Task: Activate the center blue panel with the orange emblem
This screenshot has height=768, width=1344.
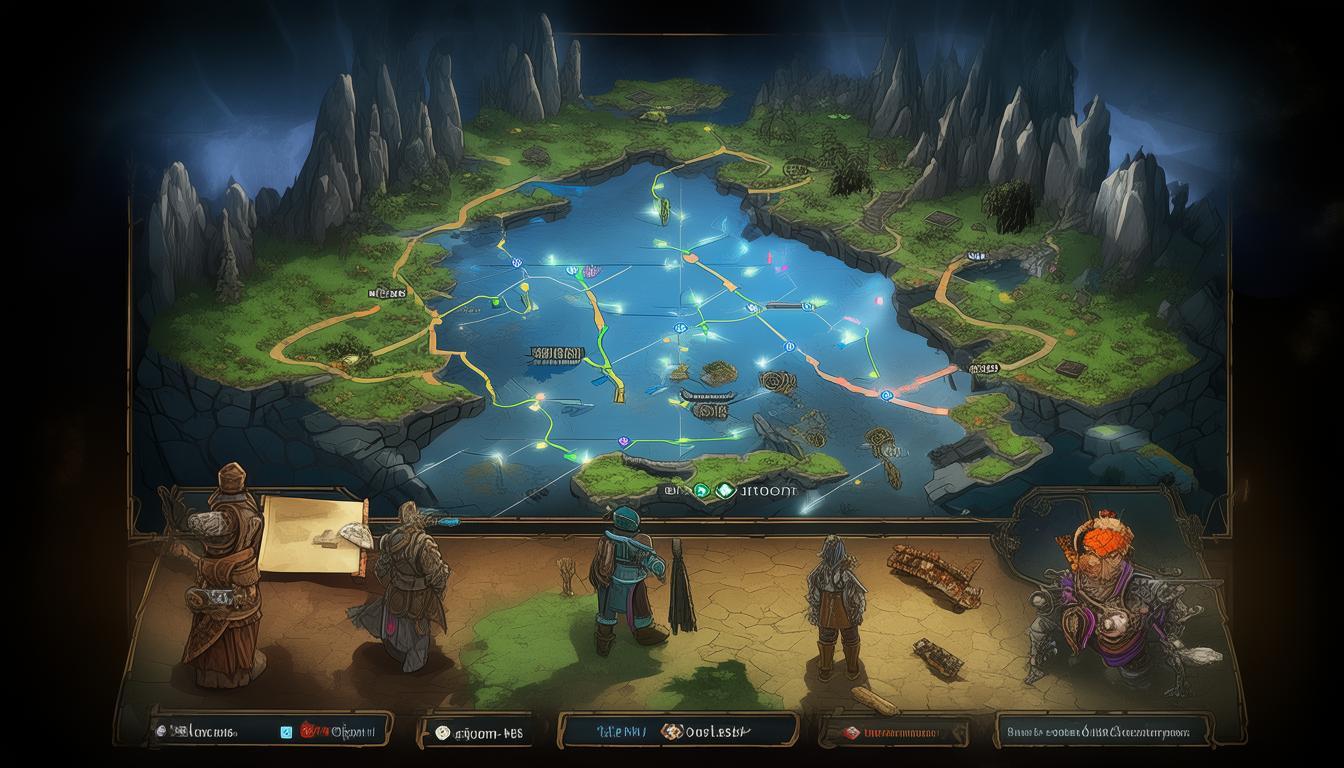Action: click(678, 732)
